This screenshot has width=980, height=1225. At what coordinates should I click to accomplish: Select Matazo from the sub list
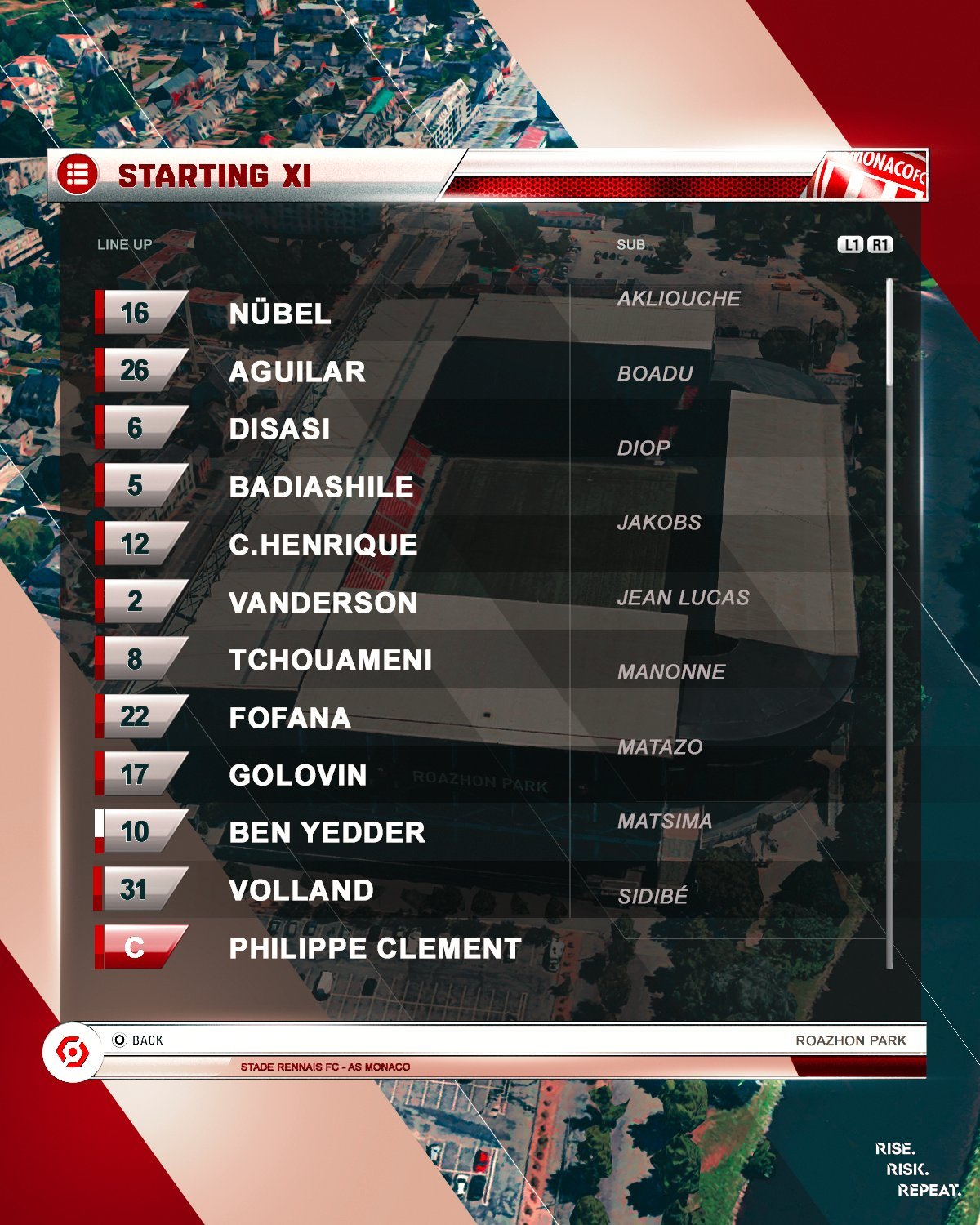pyautogui.click(x=660, y=747)
